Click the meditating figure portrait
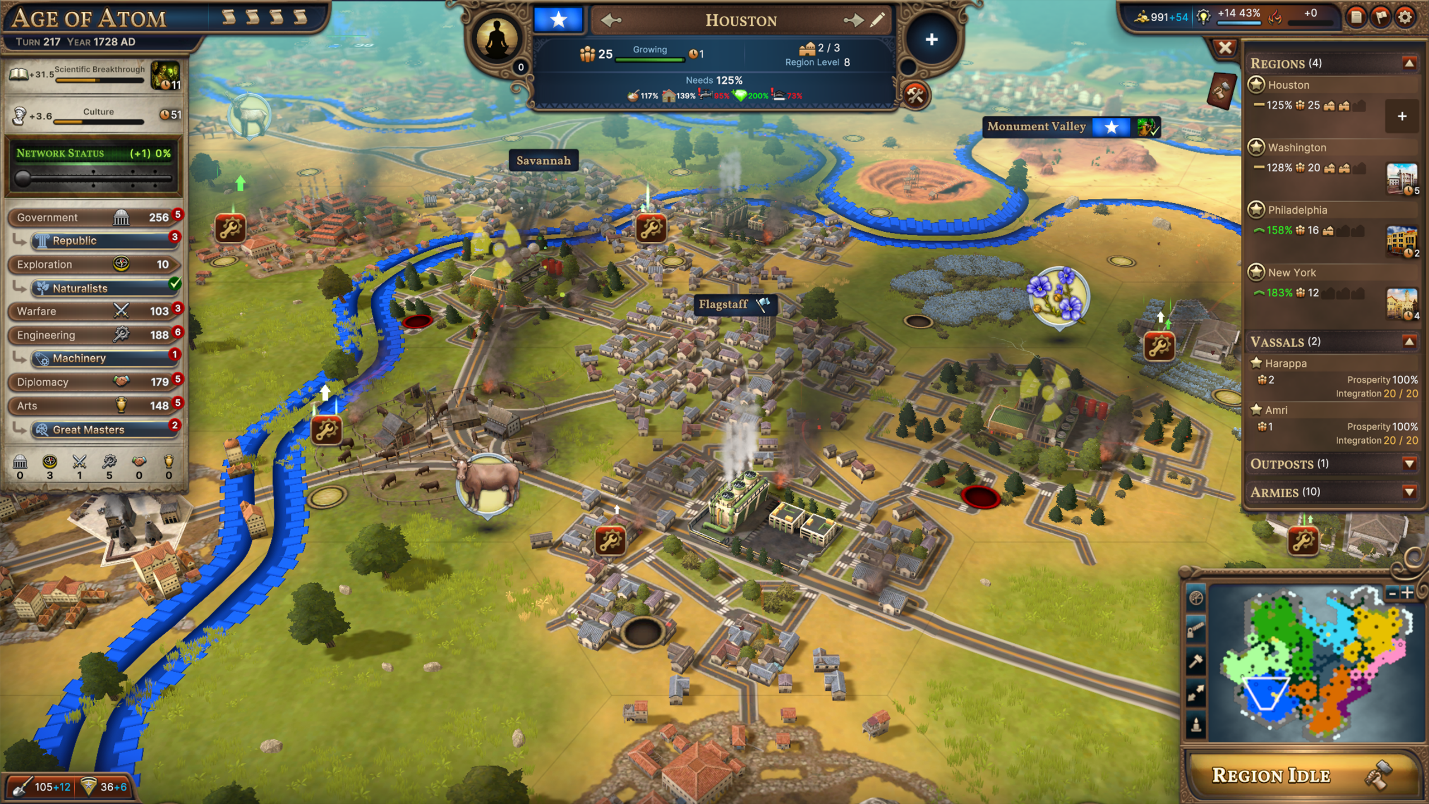This screenshot has height=804, width=1429. coord(497,40)
